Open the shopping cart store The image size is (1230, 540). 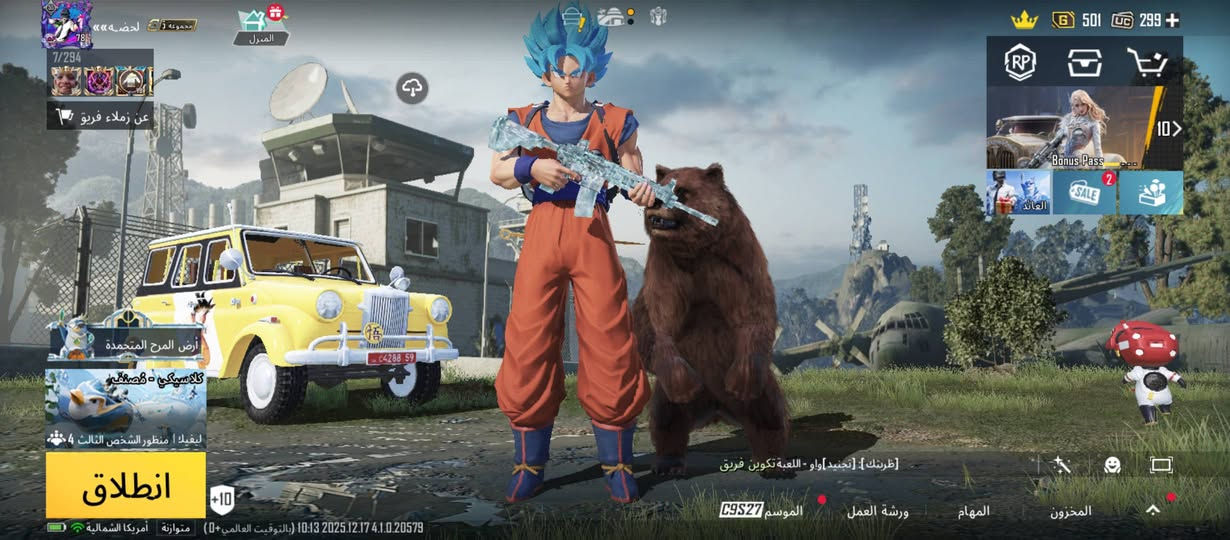pos(1146,63)
